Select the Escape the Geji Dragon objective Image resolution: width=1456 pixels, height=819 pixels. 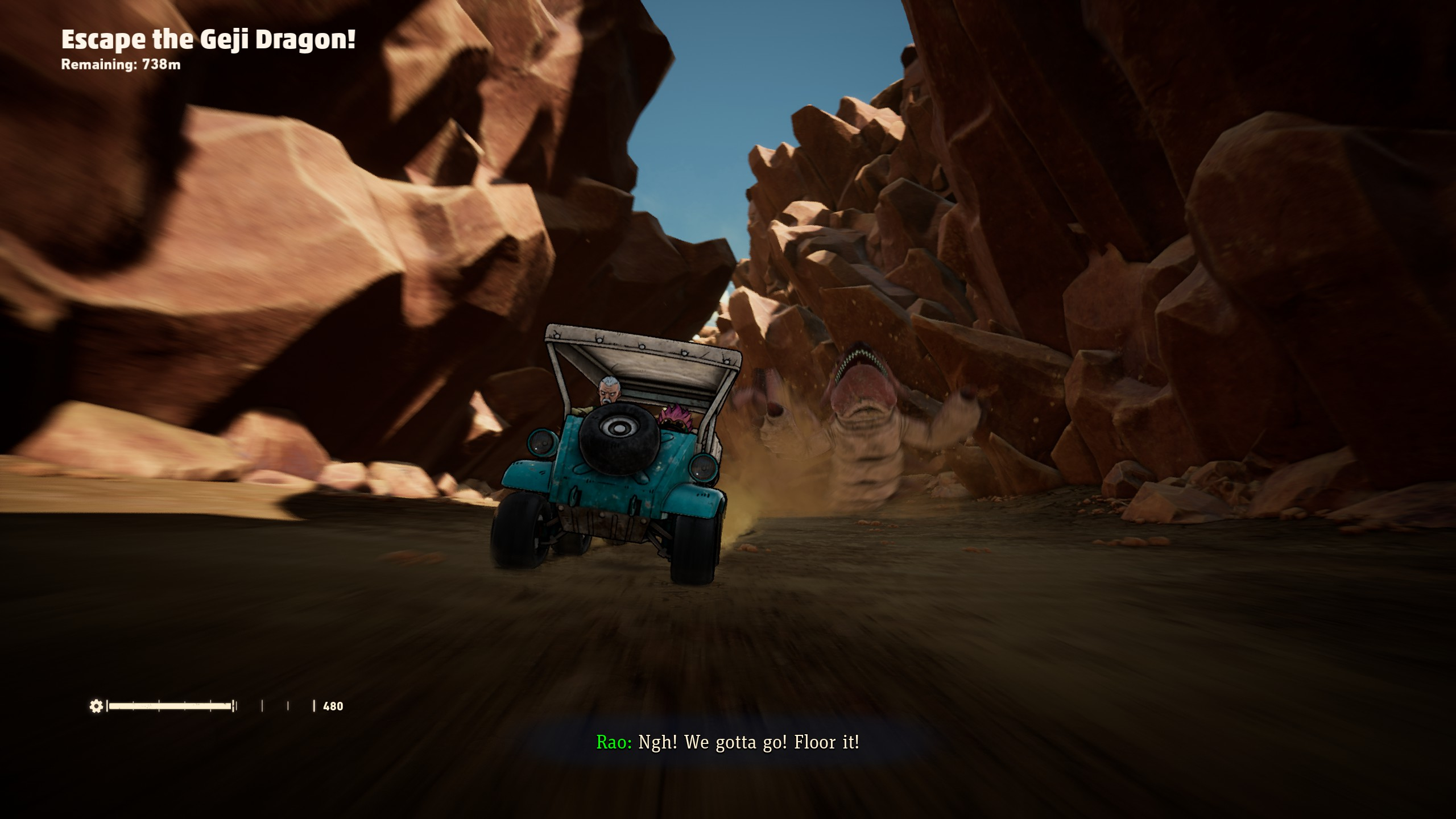pyautogui.click(x=208, y=40)
